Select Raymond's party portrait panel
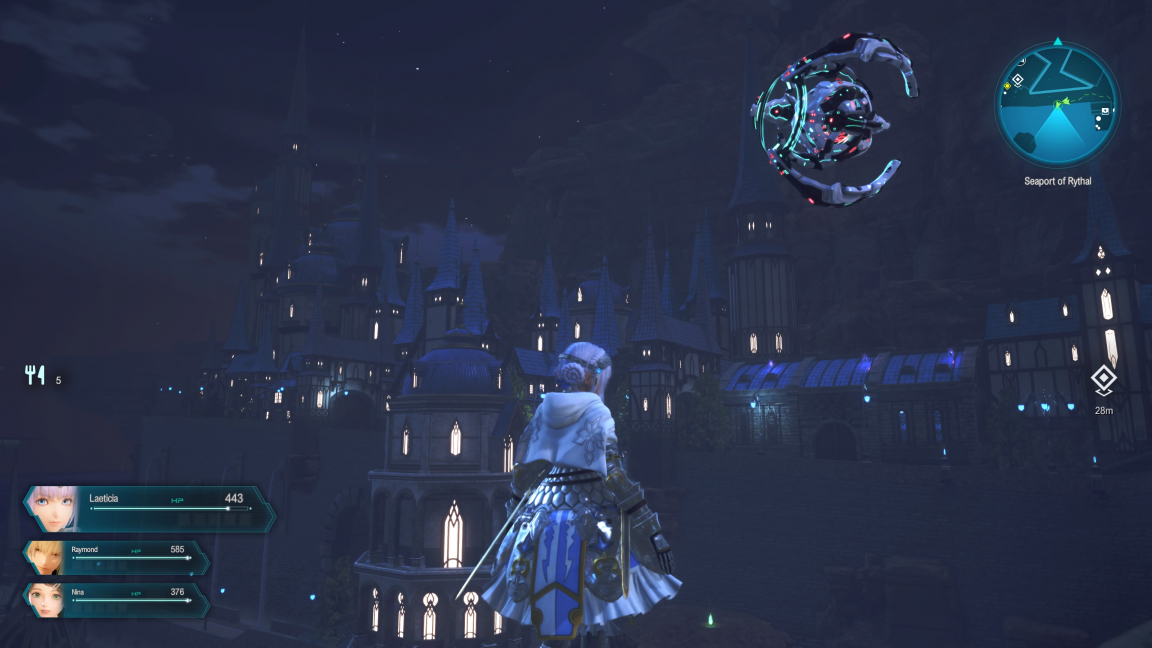This screenshot has height=648, width=1152. (117, 557)
